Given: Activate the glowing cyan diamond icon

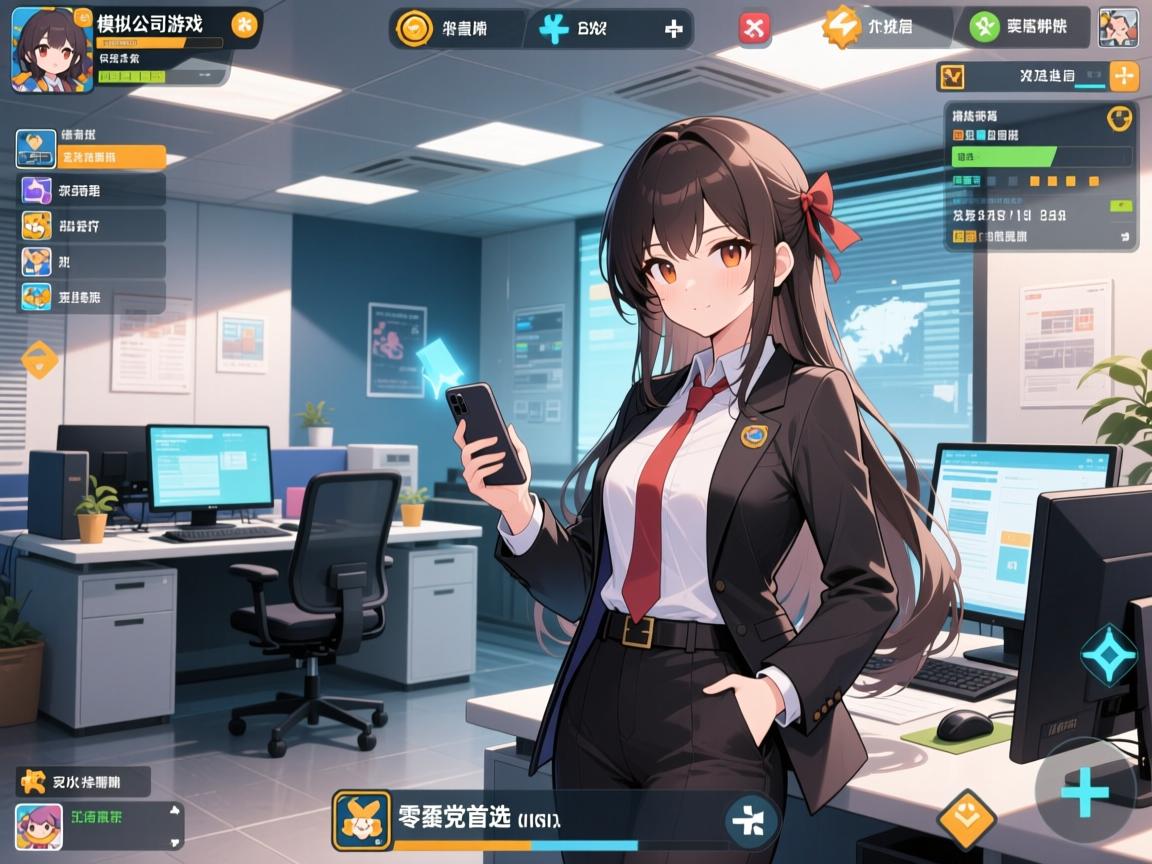Looking at the screenshot, I should click(x=1109, y=654).
